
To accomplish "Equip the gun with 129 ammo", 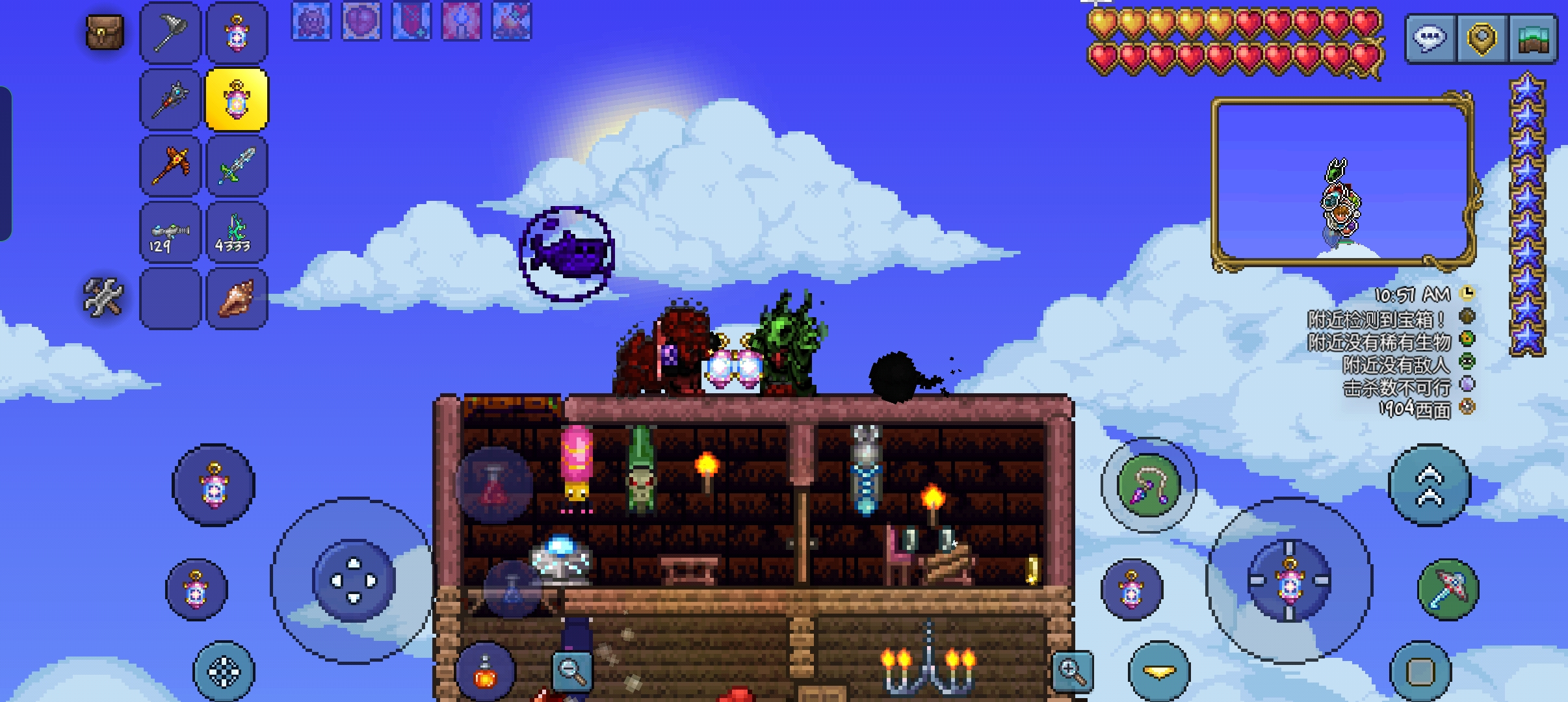I will coord(170,233).
